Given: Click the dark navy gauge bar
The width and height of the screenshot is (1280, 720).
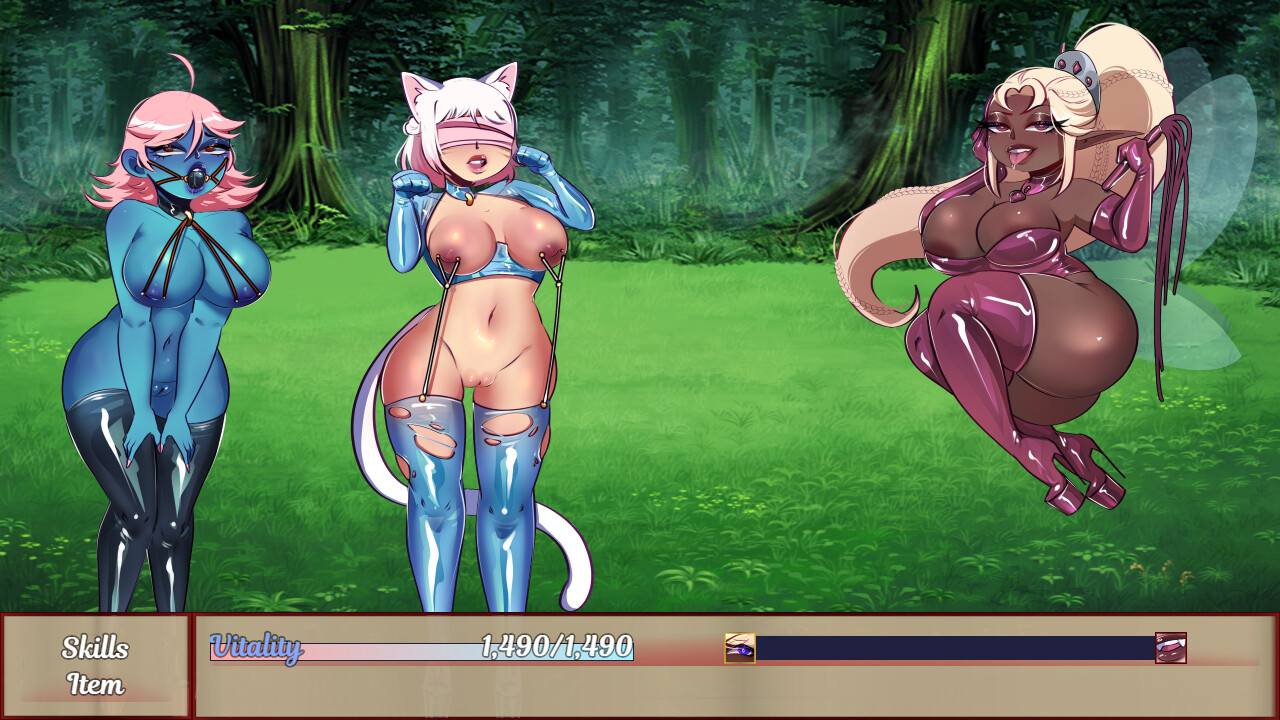Looking at the screenshot, I should pos(950,649).
